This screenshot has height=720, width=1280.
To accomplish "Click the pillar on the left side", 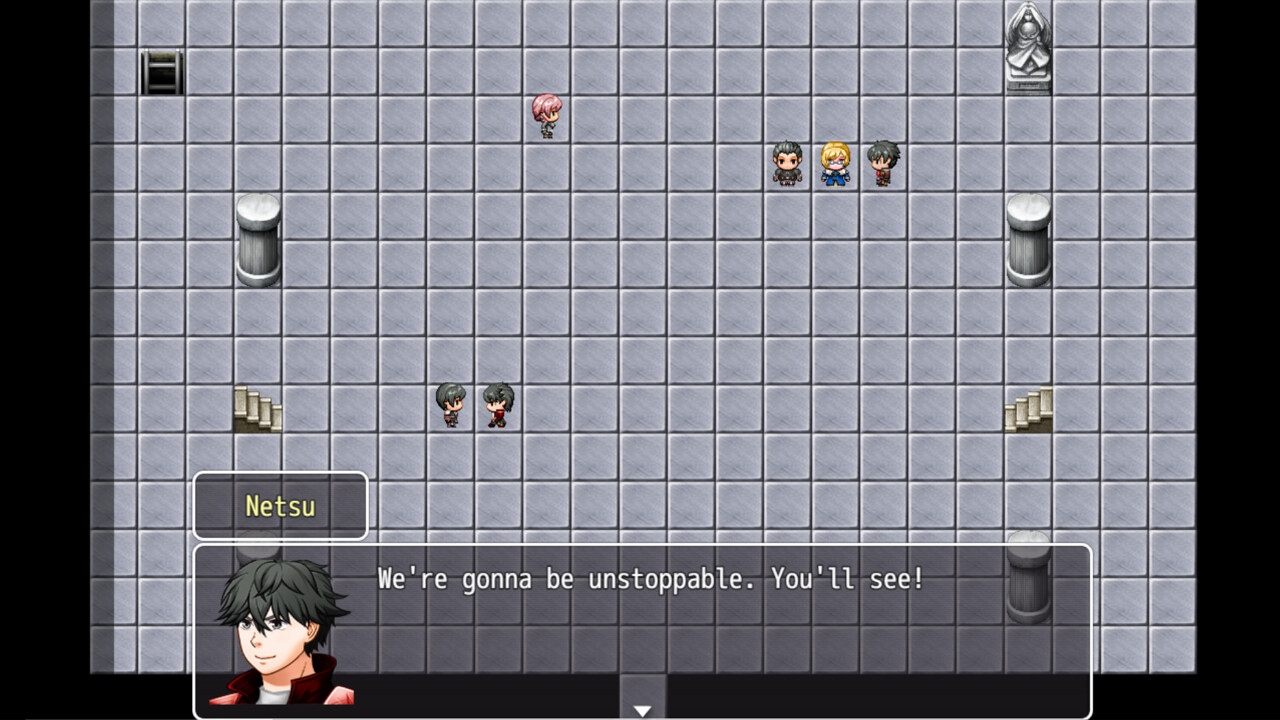I will coord(258,240).
